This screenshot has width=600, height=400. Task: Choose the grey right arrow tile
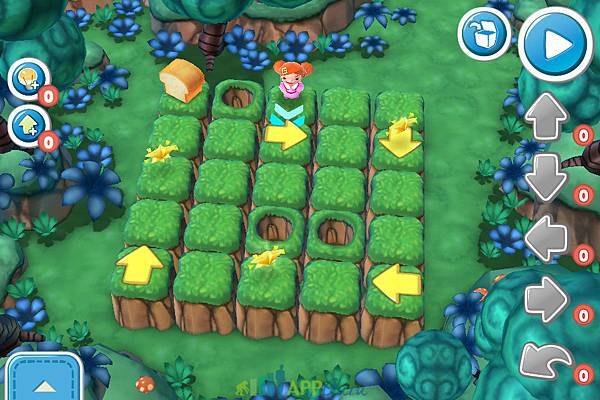[x=546, y=299]
